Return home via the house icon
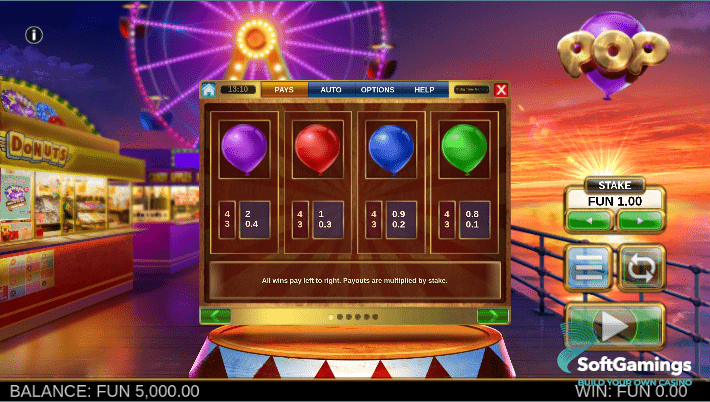 (209, 90)
